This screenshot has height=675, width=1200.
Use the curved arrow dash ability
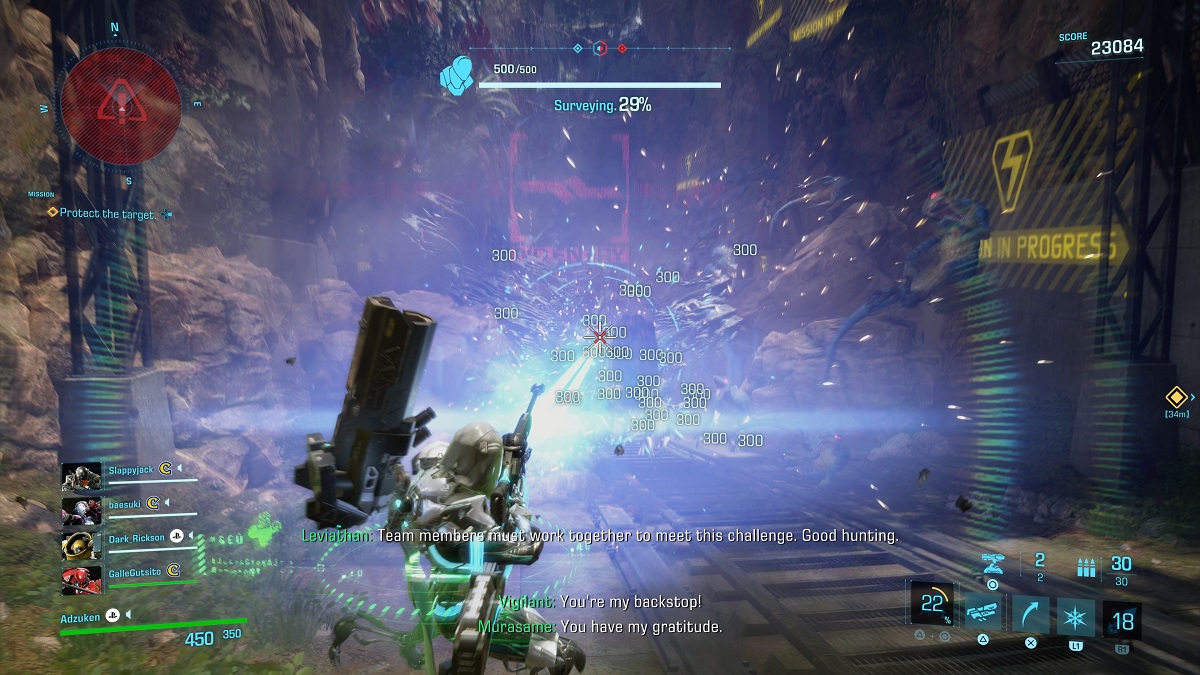click(x=1029, y=611)
